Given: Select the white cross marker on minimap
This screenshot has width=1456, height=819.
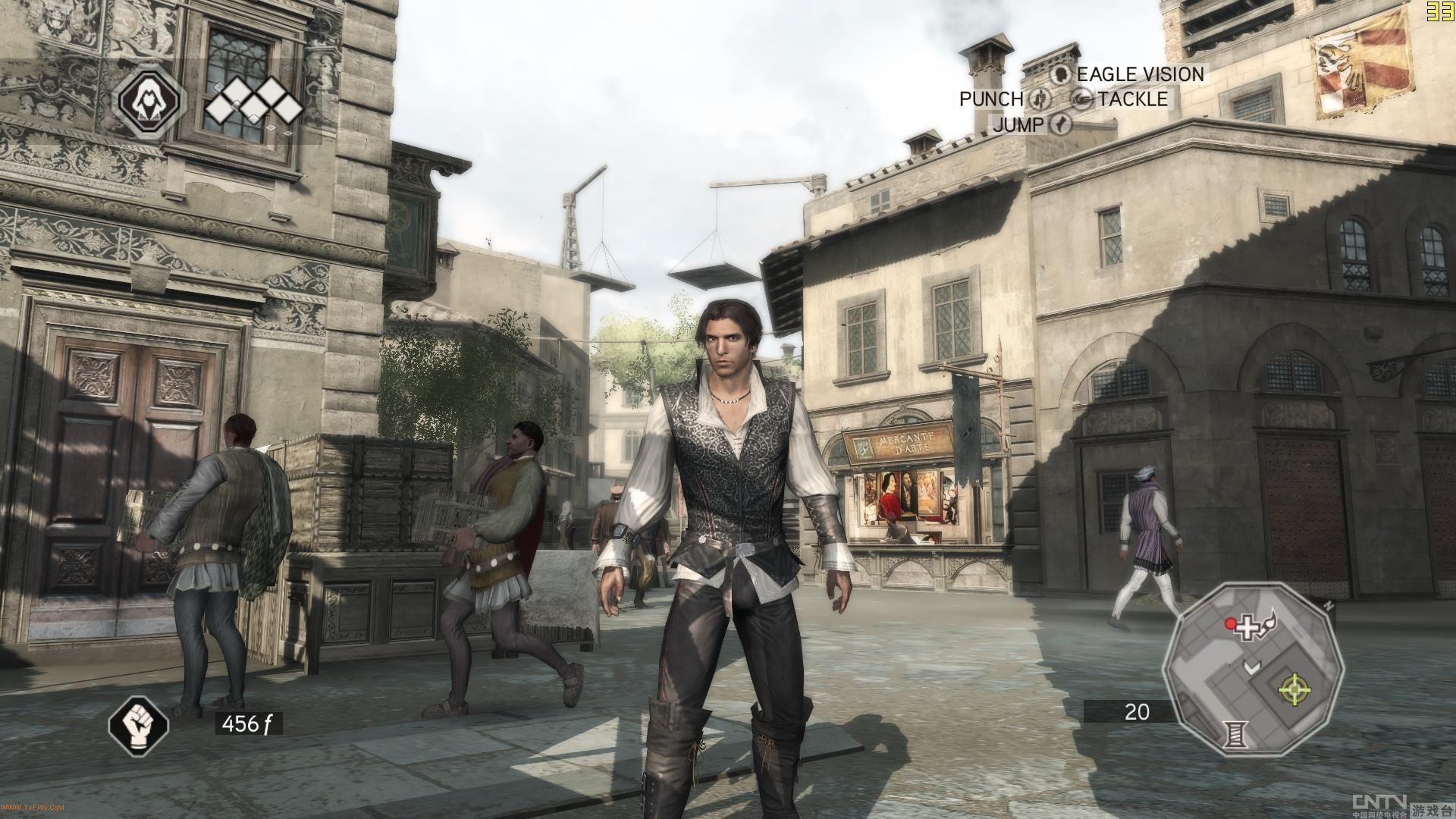Looking at the screenshot, I should coord(1247,628).
